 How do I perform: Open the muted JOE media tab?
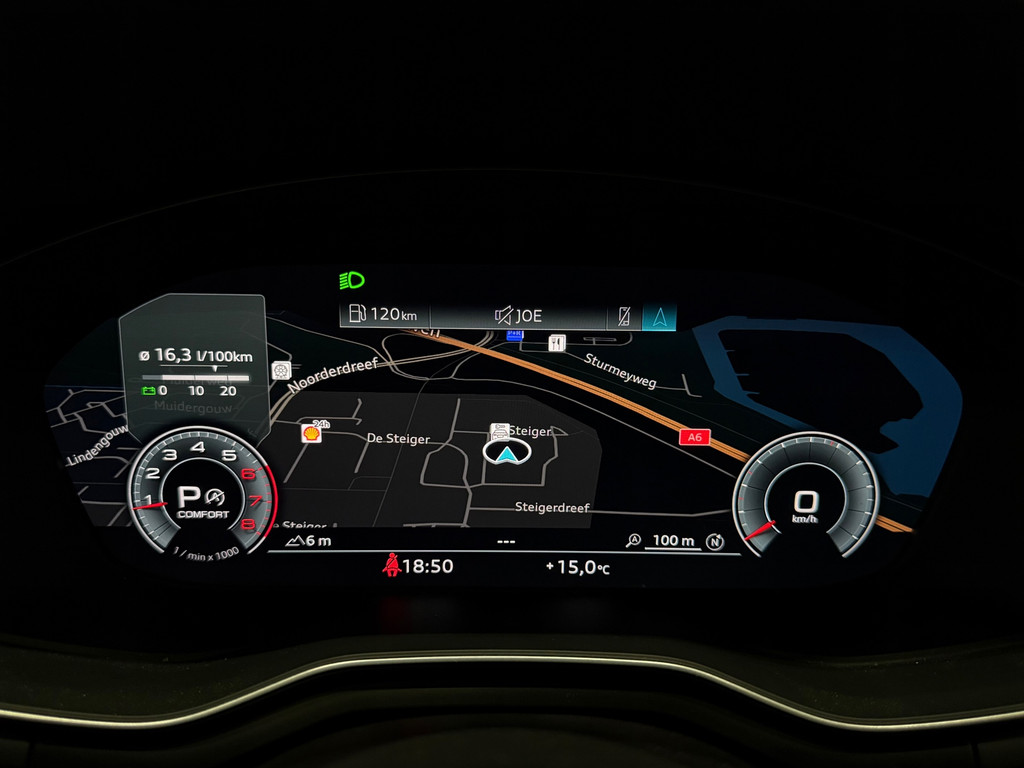coord(519,316)
